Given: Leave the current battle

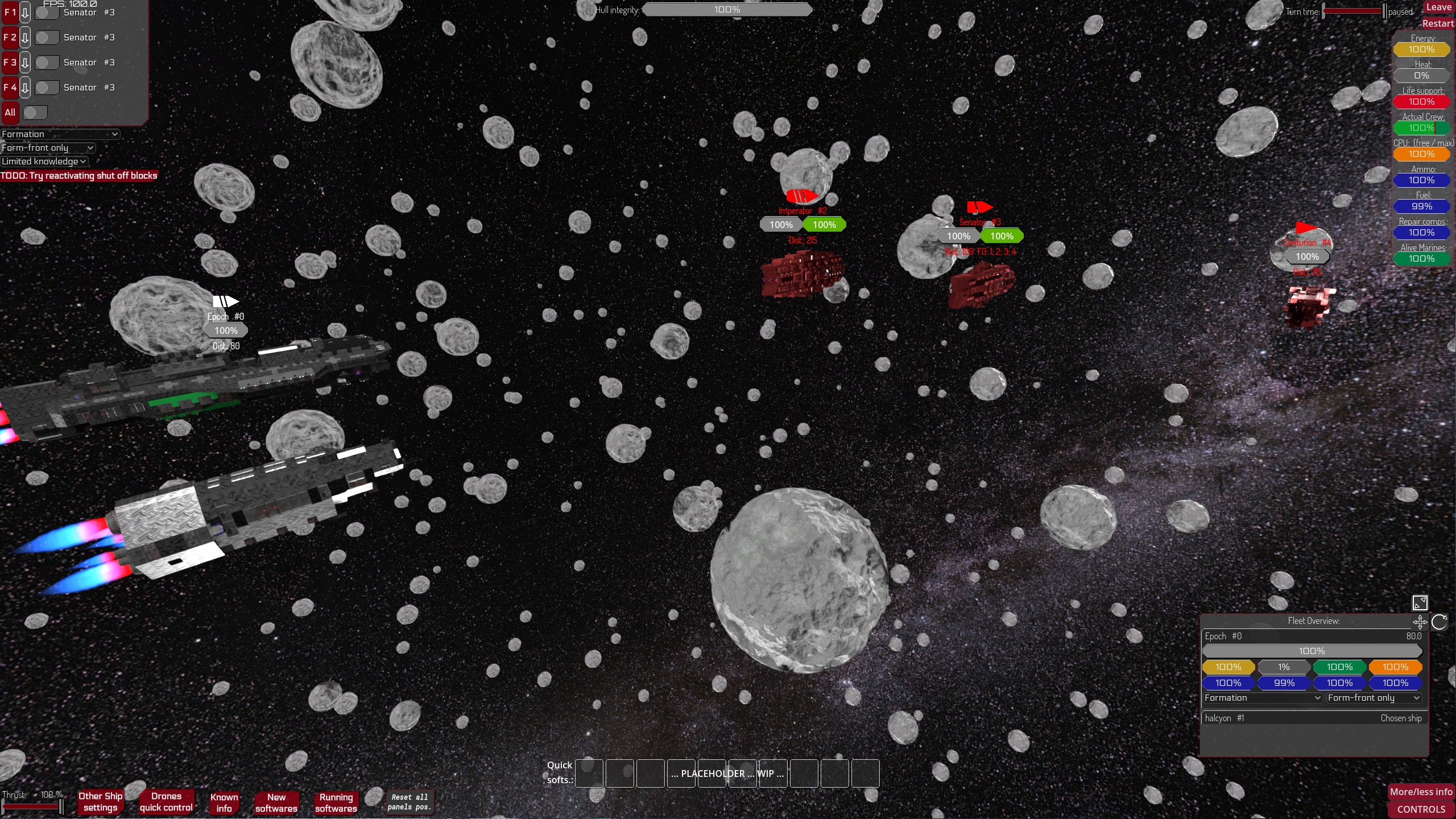Looking at the screenshot, I should [x=1438, y=7].
